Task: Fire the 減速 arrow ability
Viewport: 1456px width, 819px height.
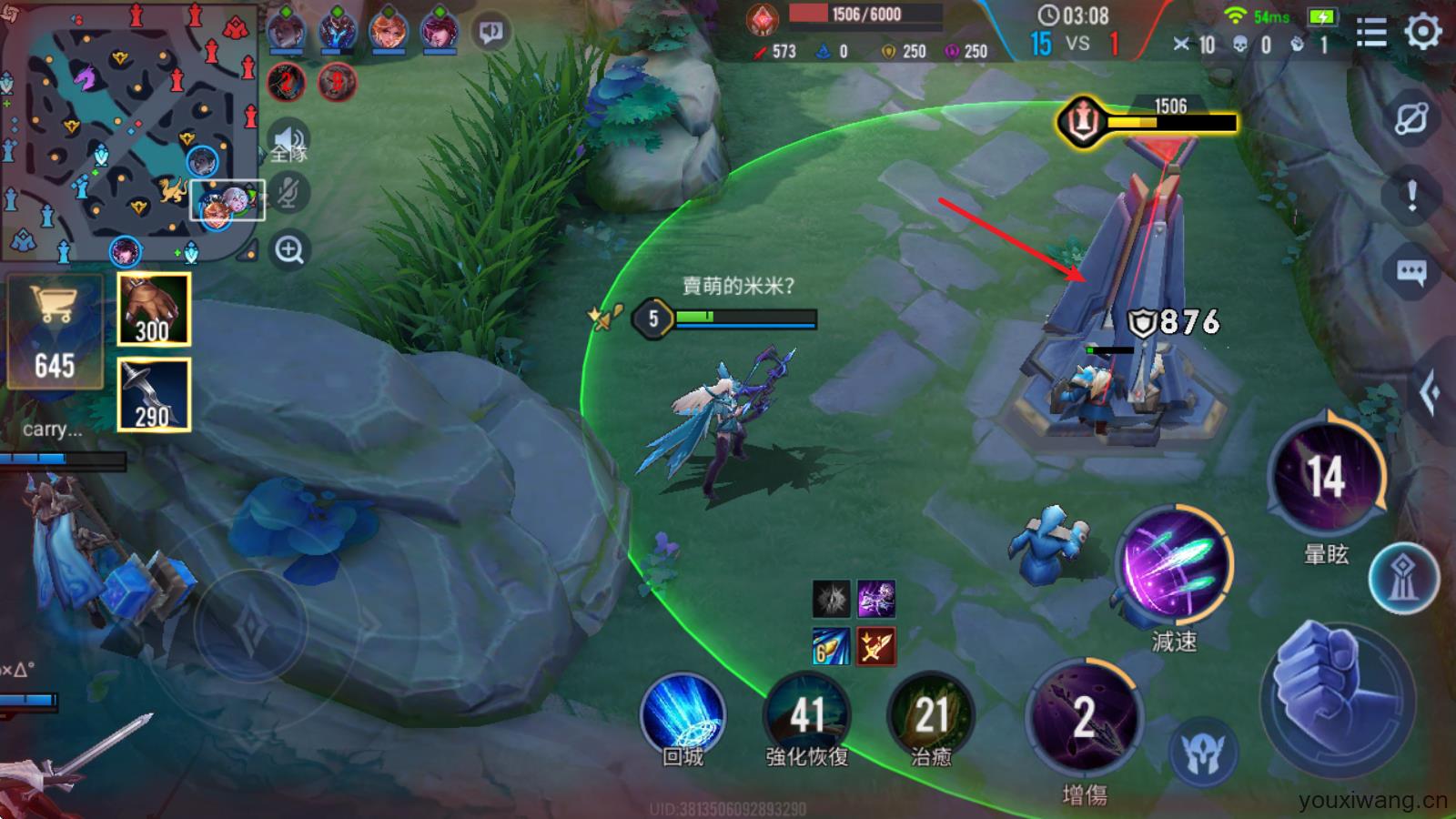Action: pyautogui.click(x=1174, y=564)
